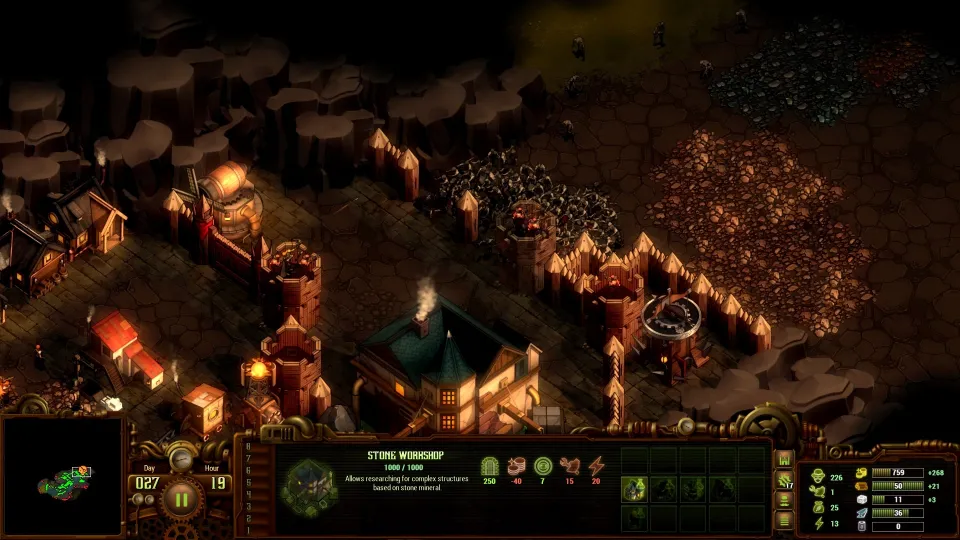Select control group 1
This screenshot has width=960, height=540.
(x=249, y=530)
